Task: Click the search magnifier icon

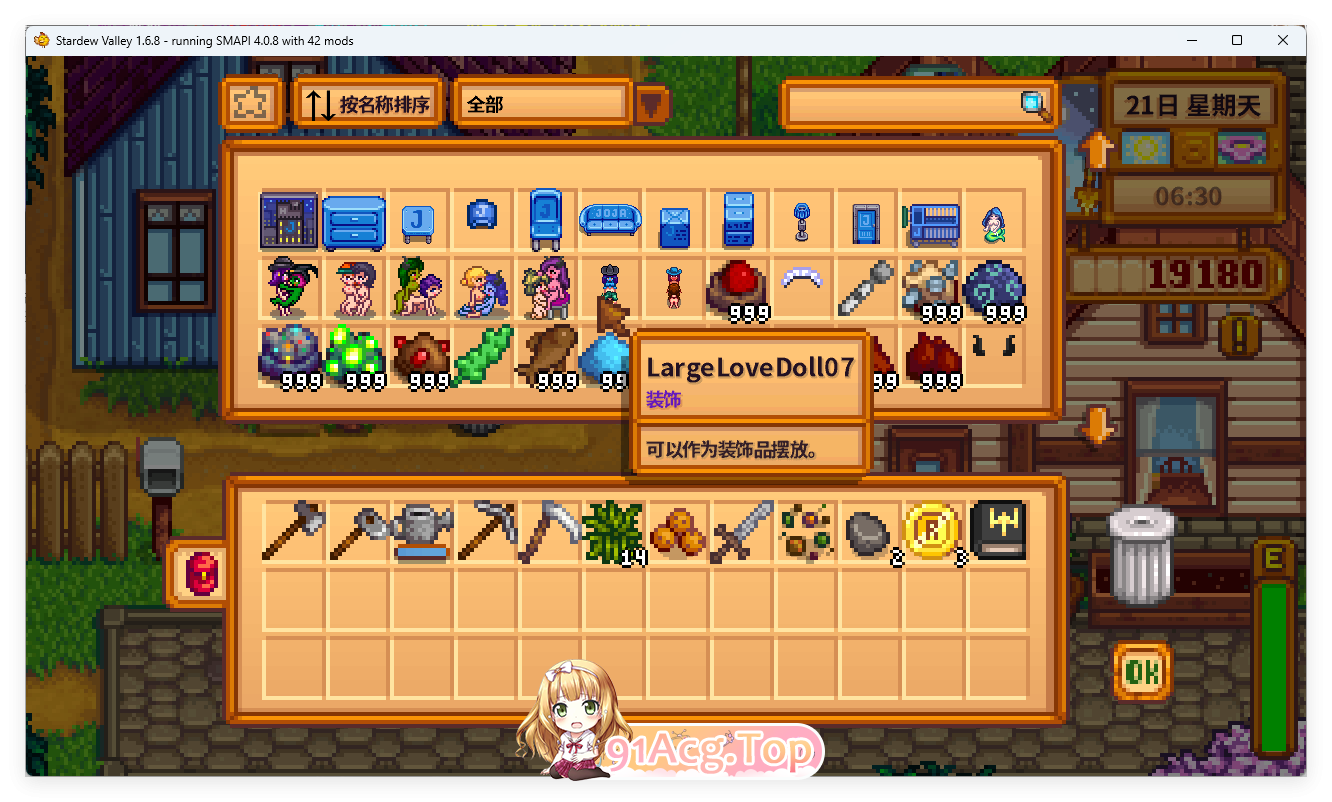Action: (x=1032, y=105)
